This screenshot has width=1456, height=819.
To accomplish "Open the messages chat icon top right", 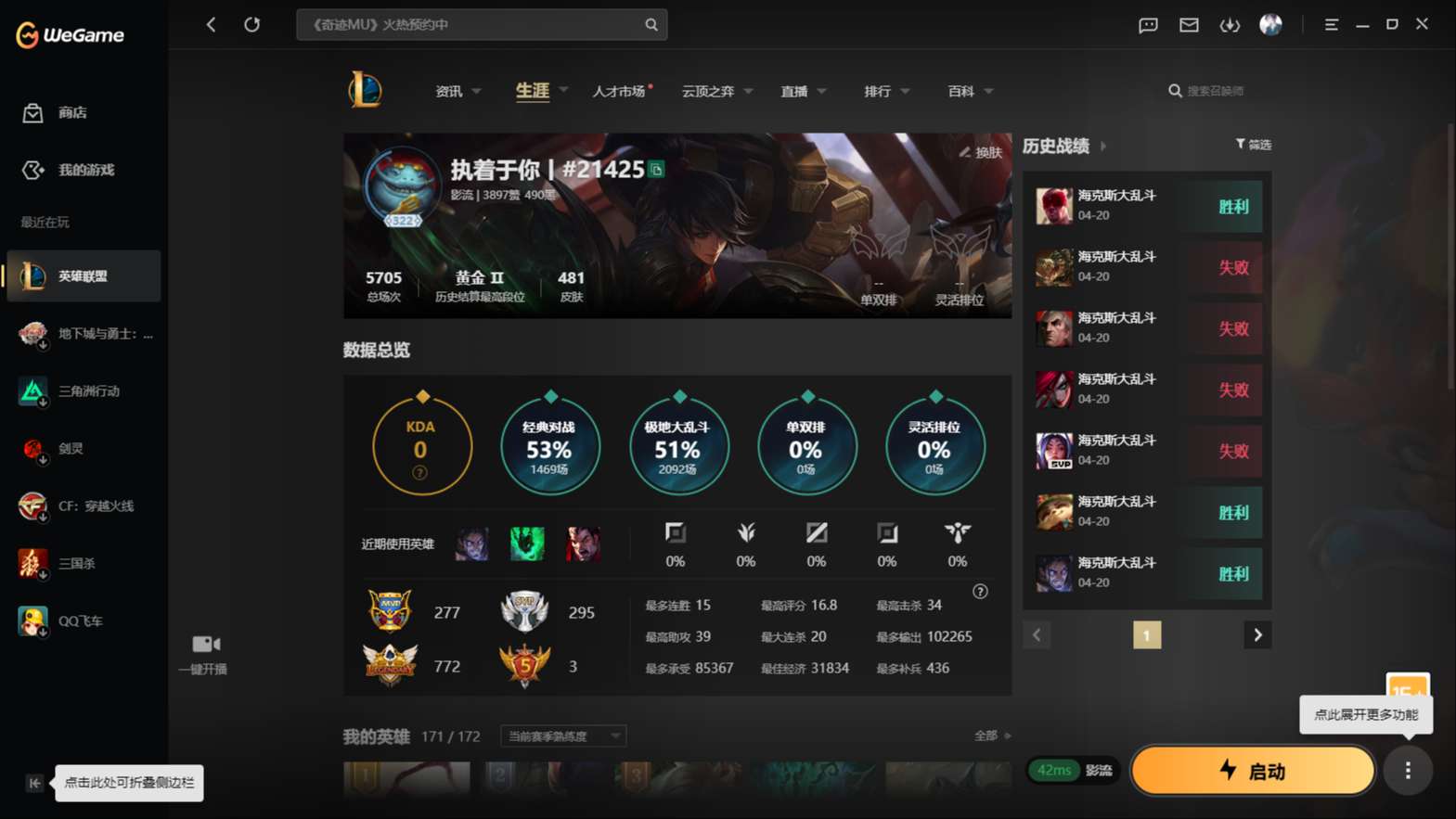I will tap(1147, 25).
